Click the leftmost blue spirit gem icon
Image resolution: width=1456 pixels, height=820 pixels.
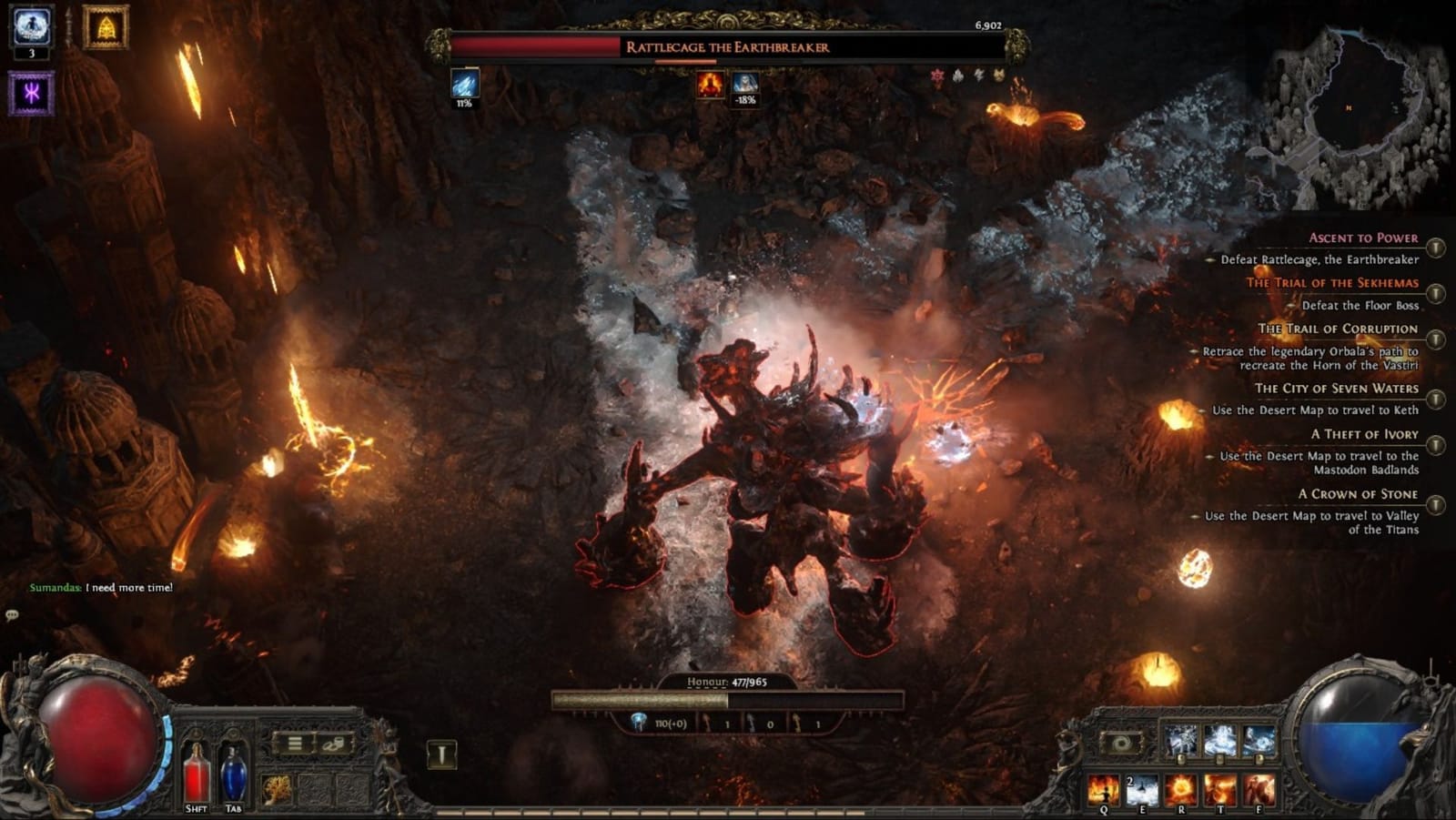1180,740
